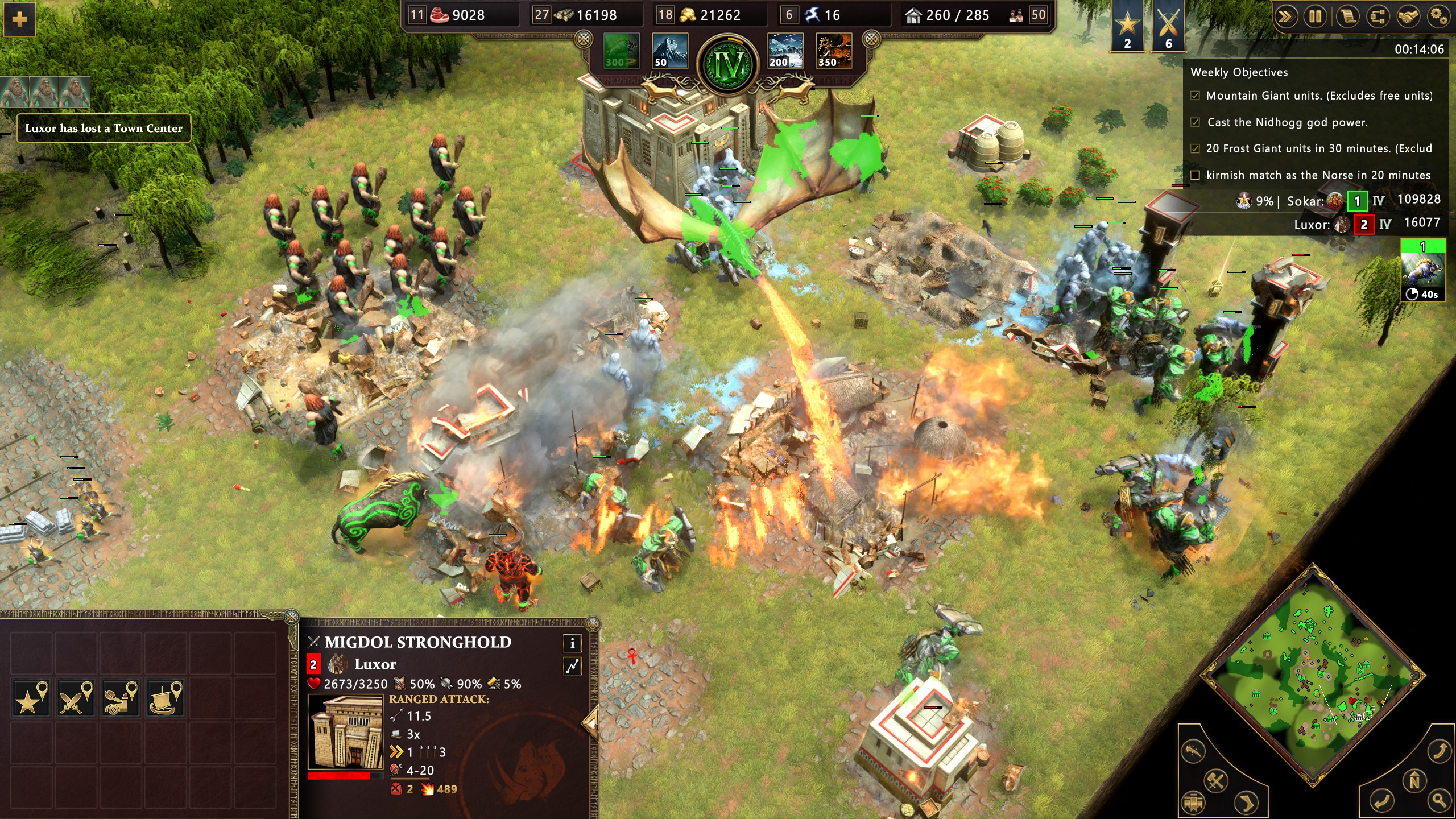The image size is (1456, 819).
Task: Select the hero star banner
Action: coord(1127,26)
